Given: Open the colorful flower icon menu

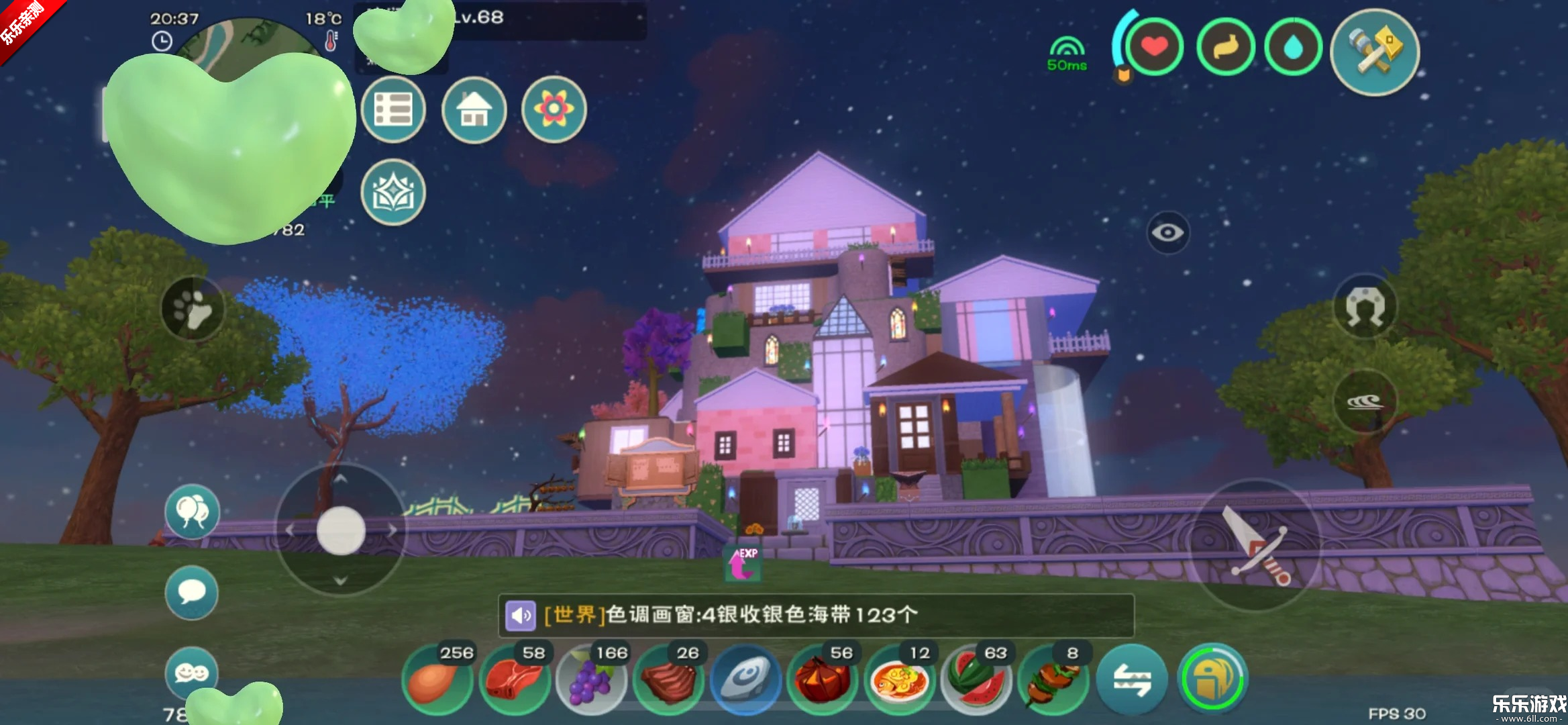Looking at the screenshot, I should pos(554,109).
